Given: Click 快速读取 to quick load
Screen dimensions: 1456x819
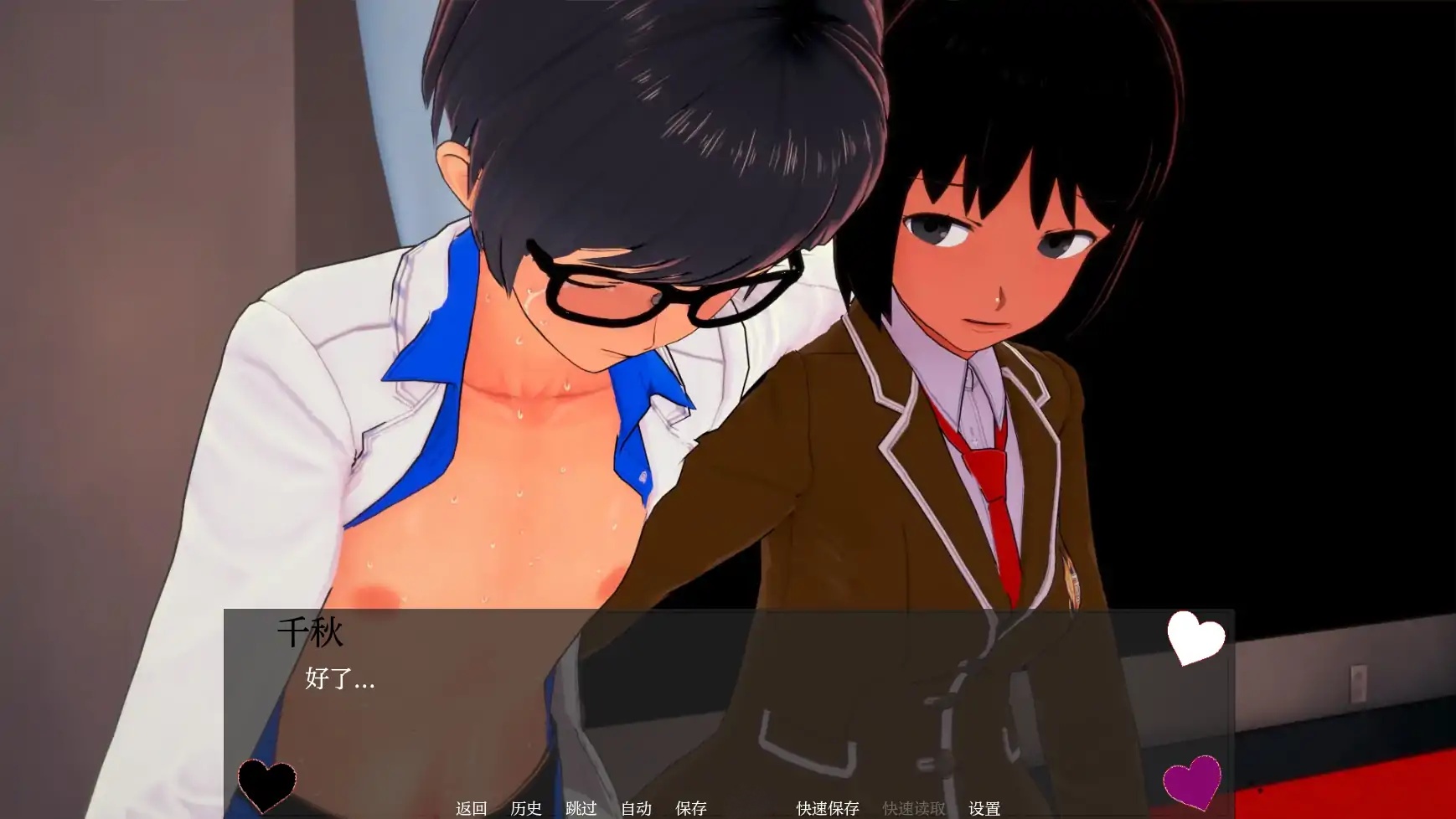Looking at the screenshot, I should pyautogui.click(x=916, y=809).
